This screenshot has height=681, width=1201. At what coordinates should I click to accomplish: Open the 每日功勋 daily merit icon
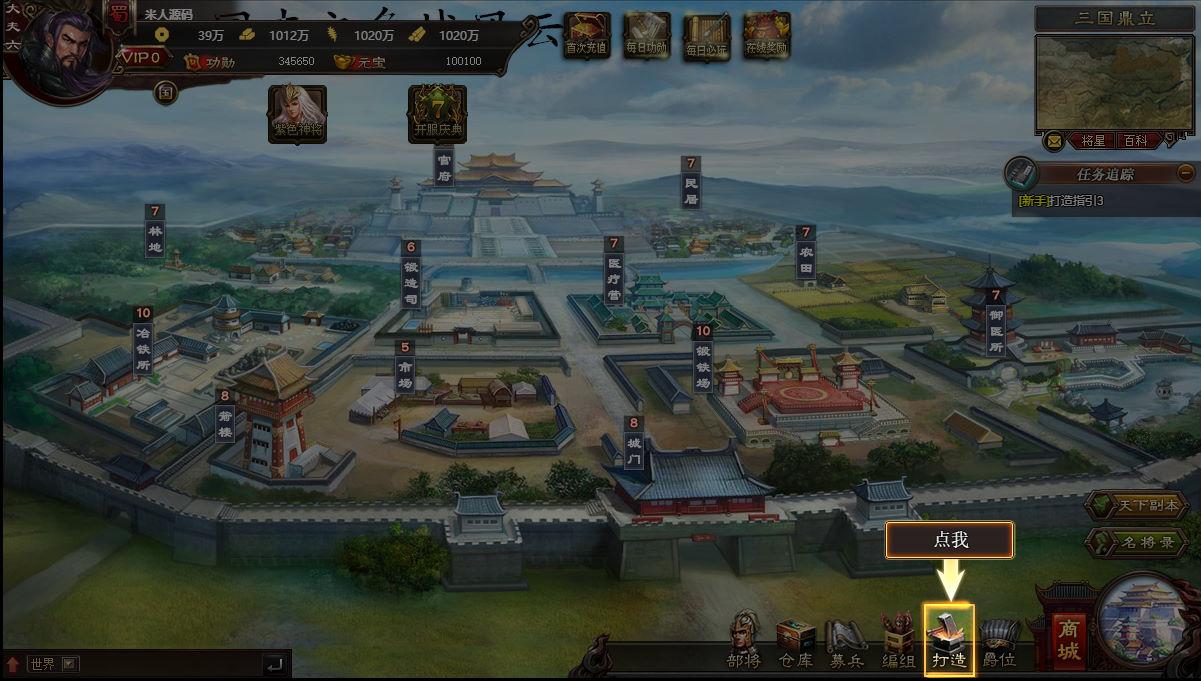(x=646, y=35)
